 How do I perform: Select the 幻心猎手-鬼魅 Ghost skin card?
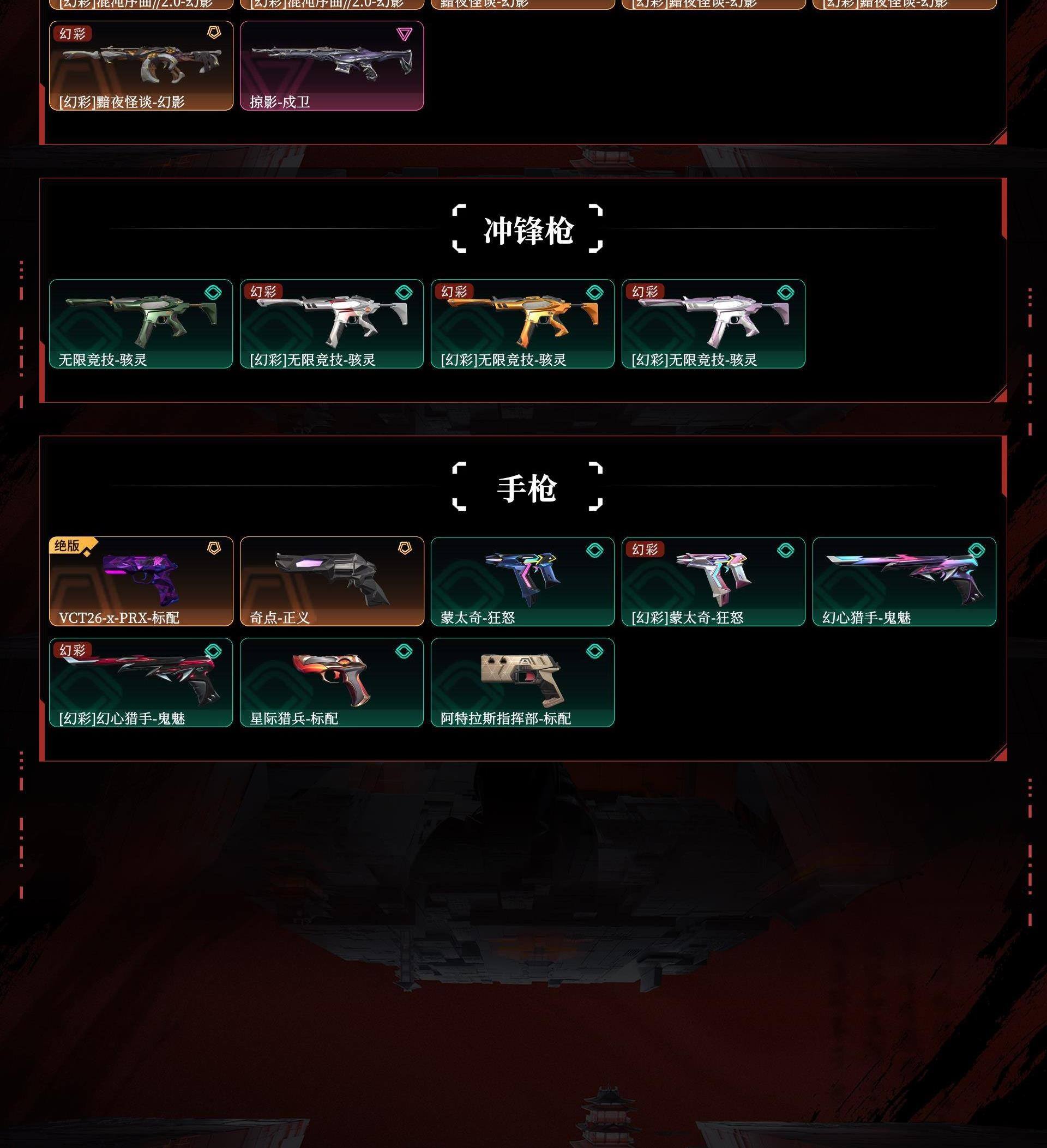[x=904, y=581]
